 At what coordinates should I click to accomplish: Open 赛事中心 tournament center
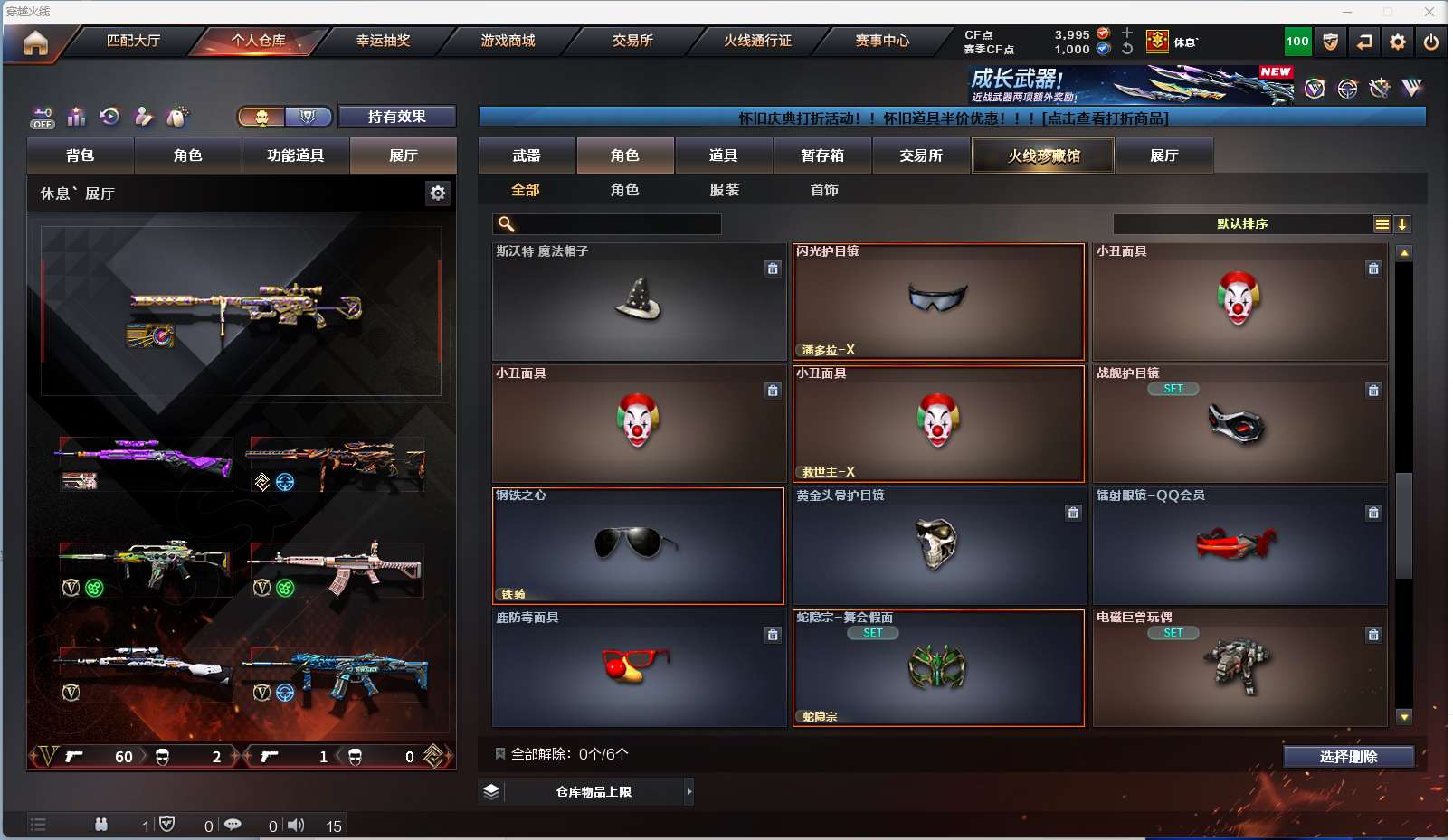click(x=882, y=41)
